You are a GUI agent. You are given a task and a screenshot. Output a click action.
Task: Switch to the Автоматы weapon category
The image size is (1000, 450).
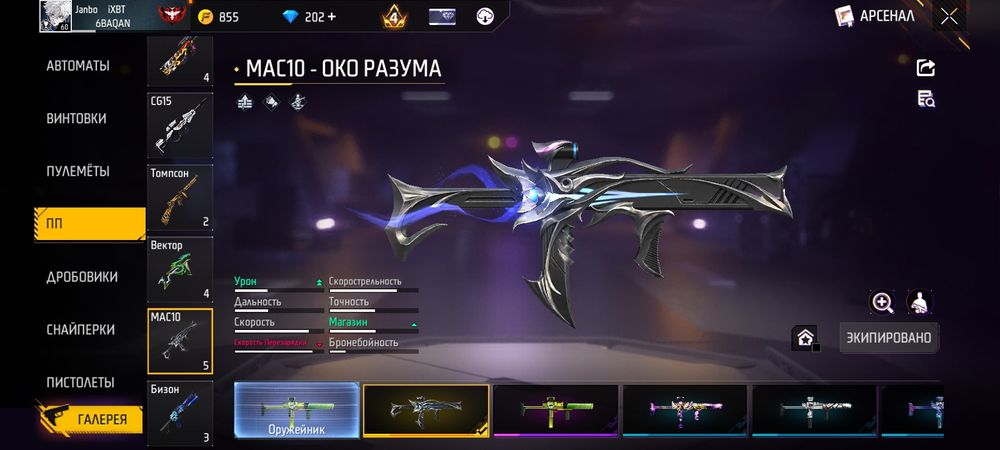click(77, 67)
